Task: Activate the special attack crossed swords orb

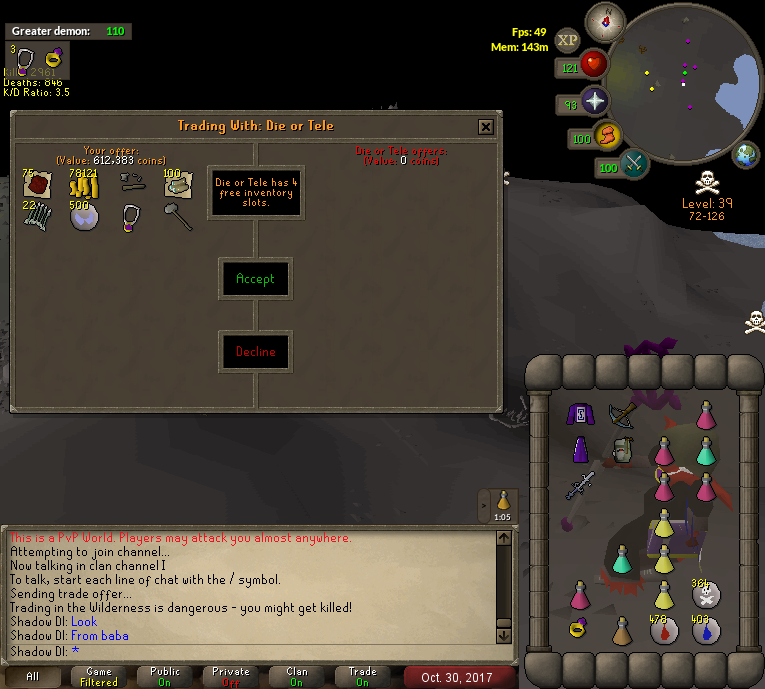Action: [x=634, y=164]
